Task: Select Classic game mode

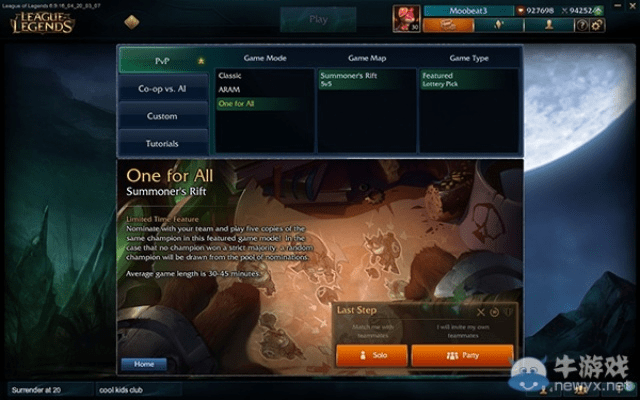Action: point(230,75)
